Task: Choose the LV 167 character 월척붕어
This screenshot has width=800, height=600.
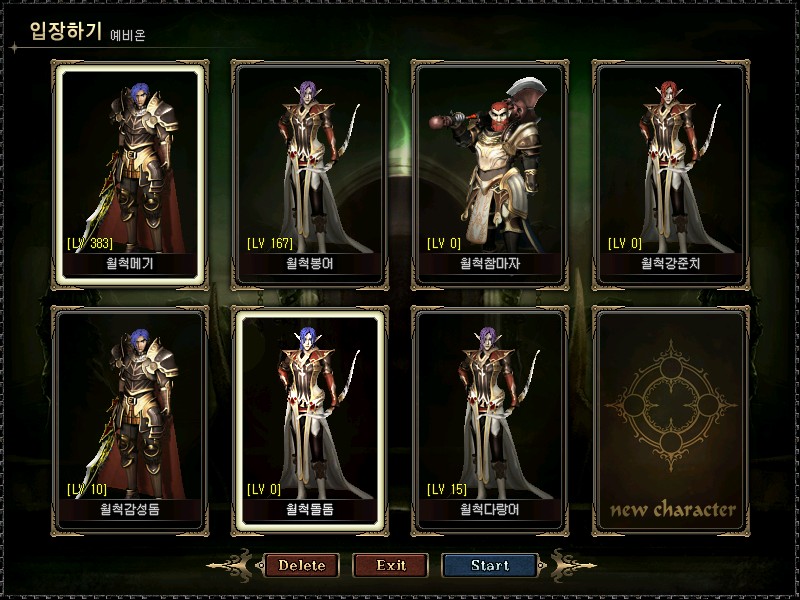Action: (308, 172)
